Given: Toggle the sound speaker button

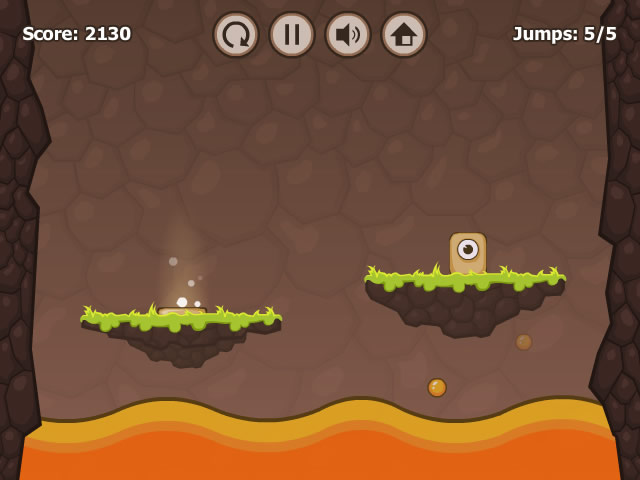Looking at the screenshot, I should click(348, 35).
